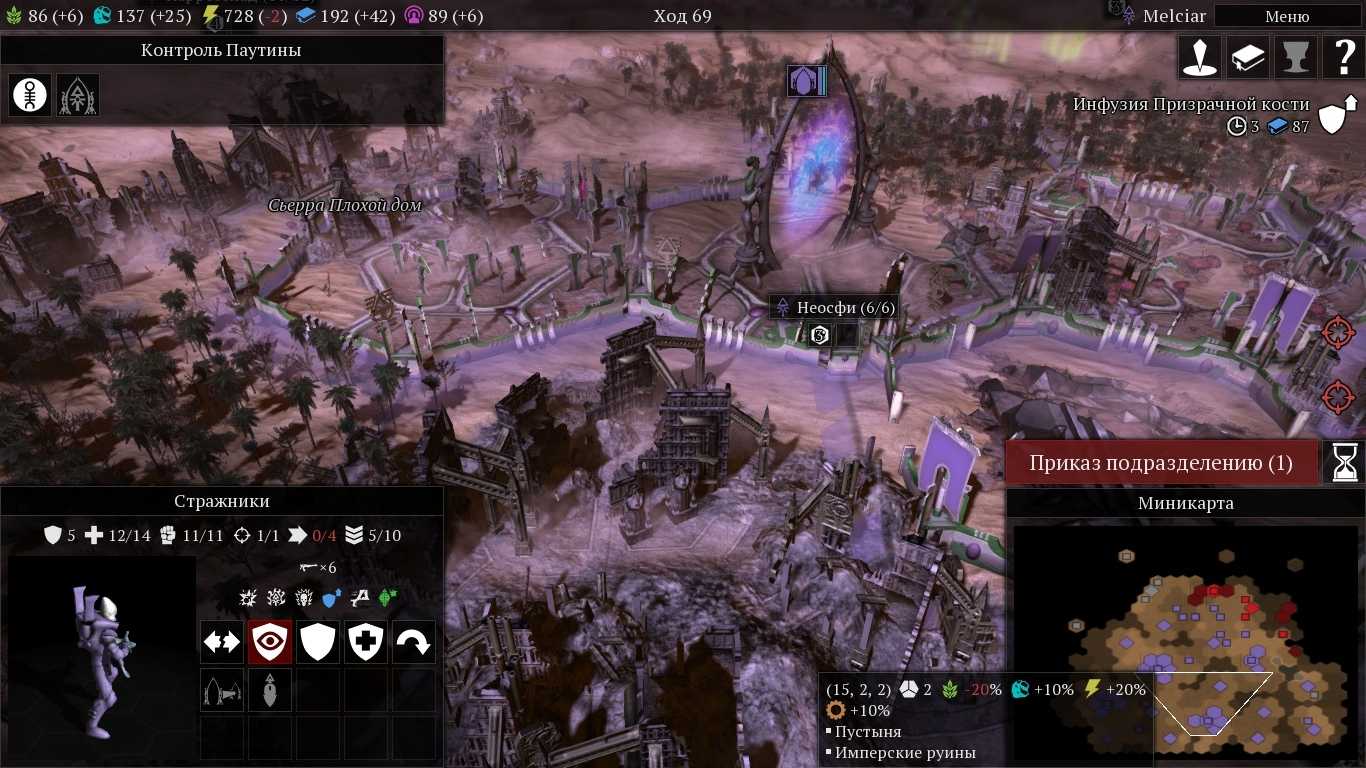End turn with the hourglass button
Image resolution: width=1366 pixels, height=768 pixels.
coord(1344,463)
